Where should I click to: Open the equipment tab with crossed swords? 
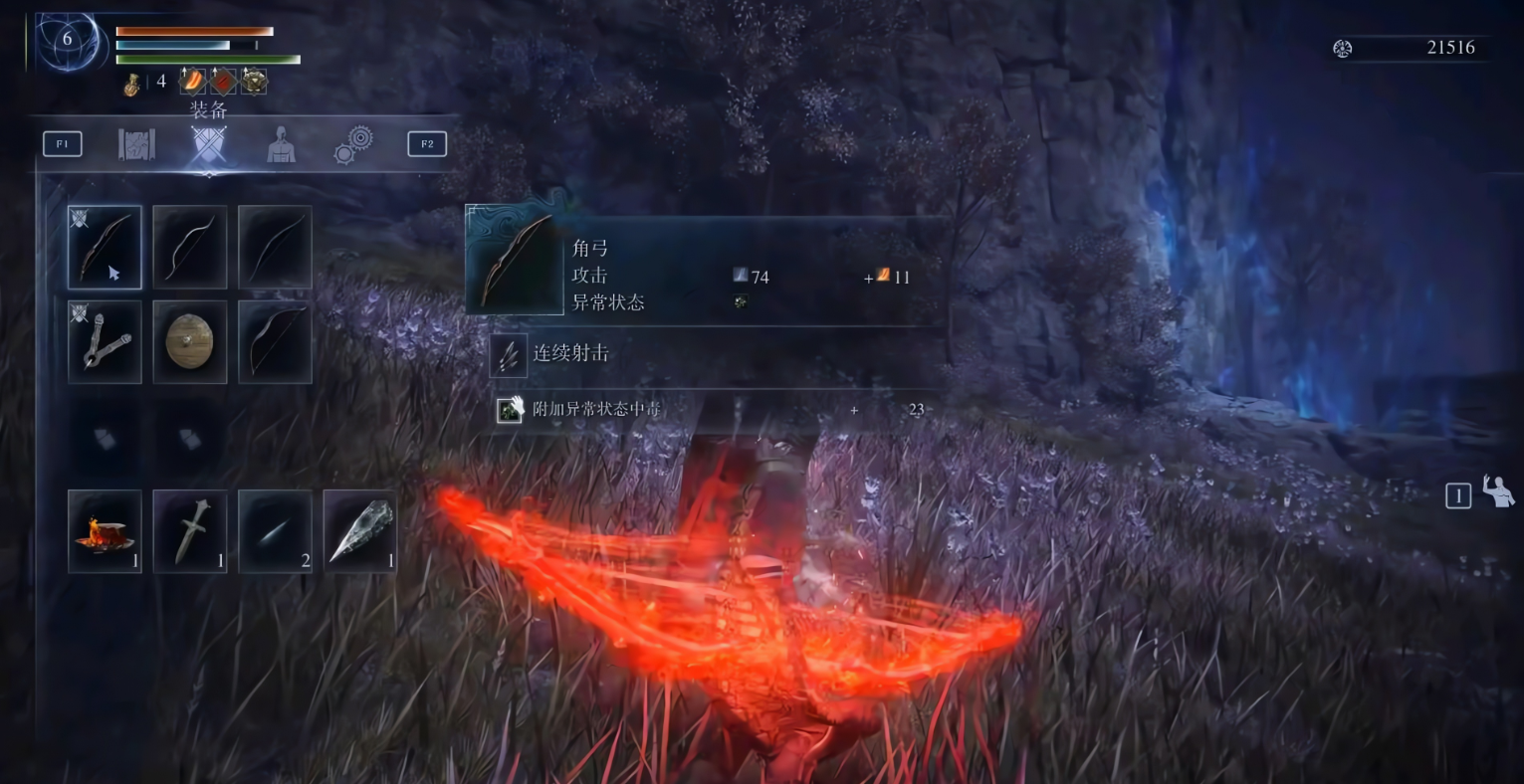[x=208, y=144]
